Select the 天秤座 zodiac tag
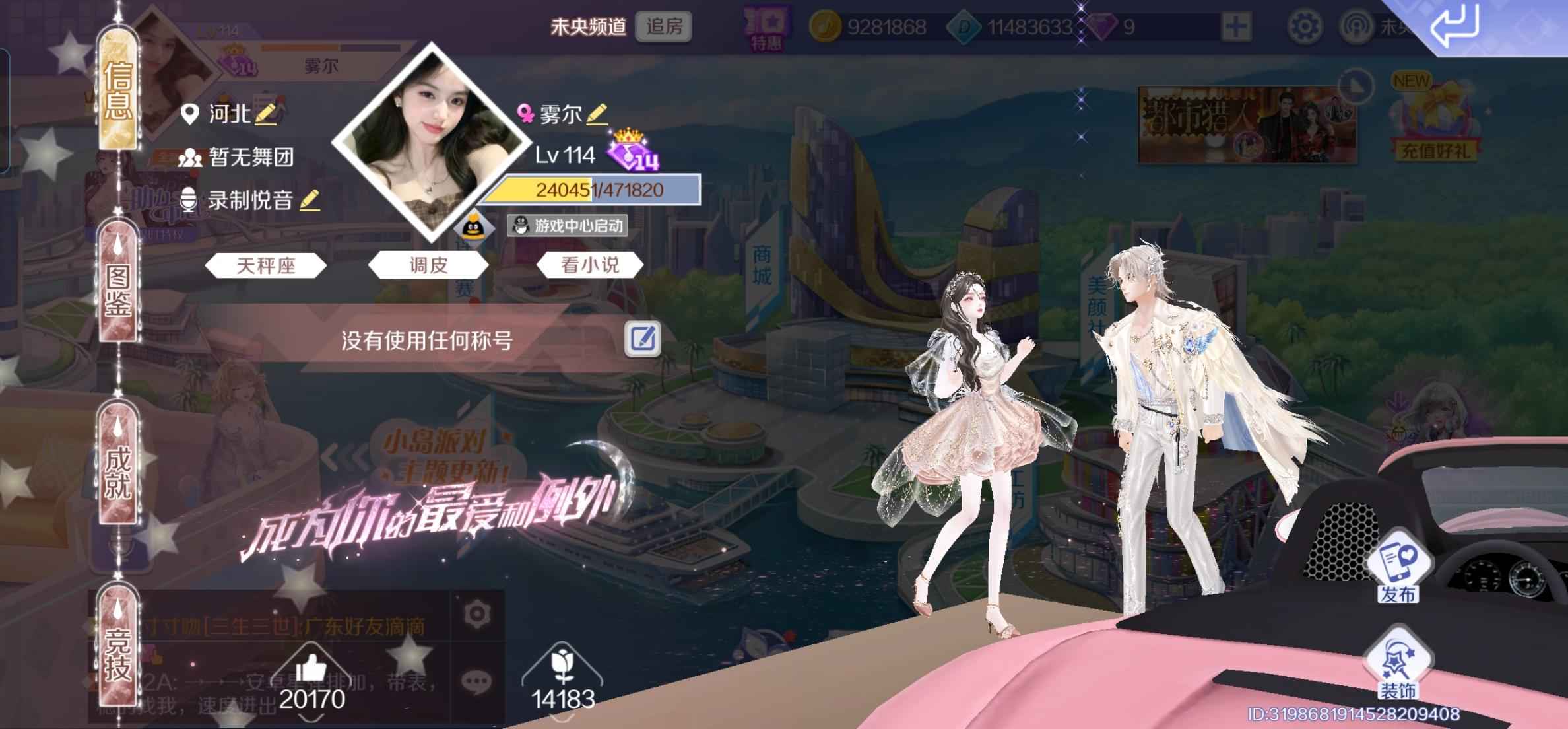The image size is (1568, 729). point(265,265)
